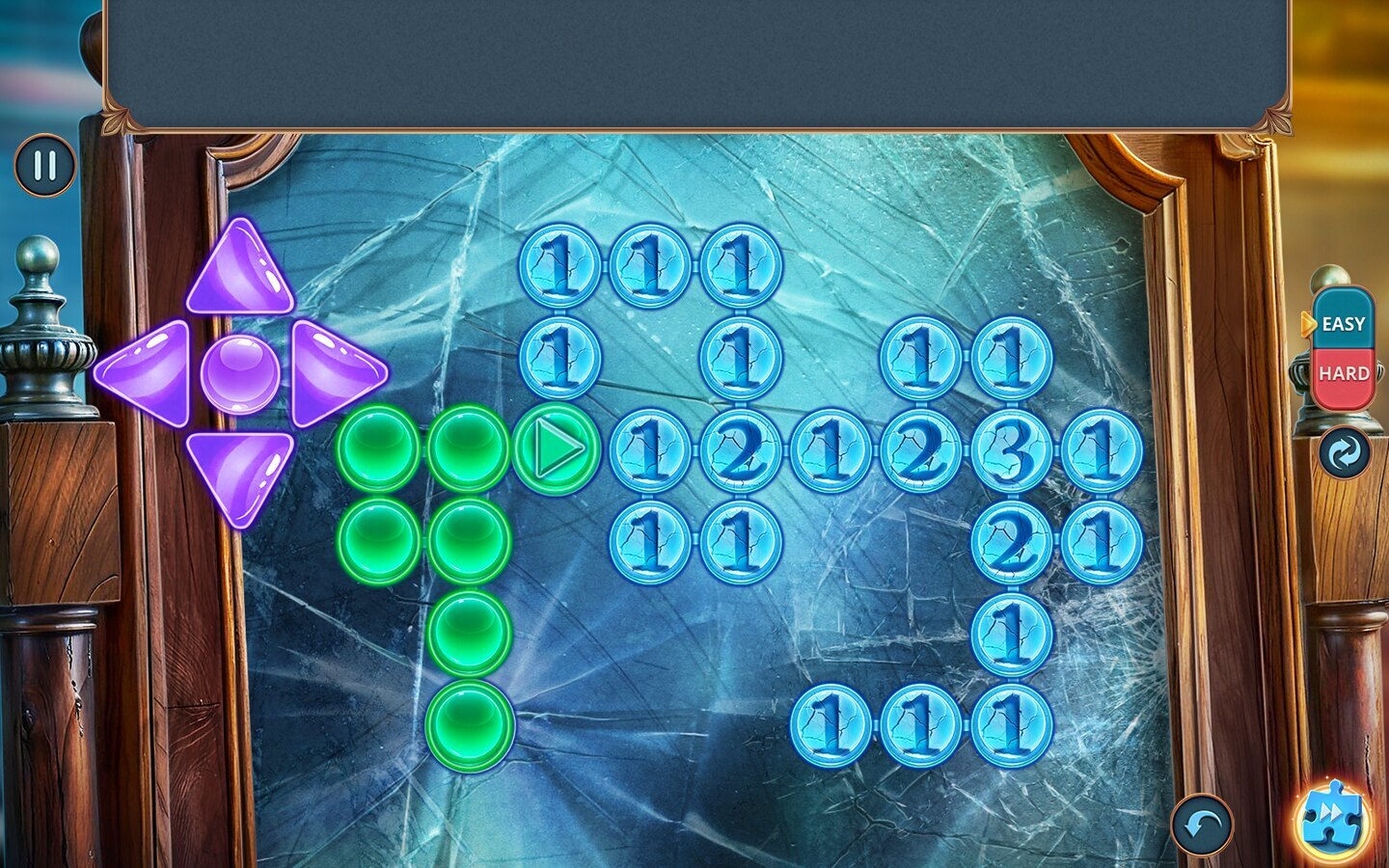The height and width of the screenshot is (868, 1389).
Task: Click the purple center orb button
Action: [x=240, y=372]
